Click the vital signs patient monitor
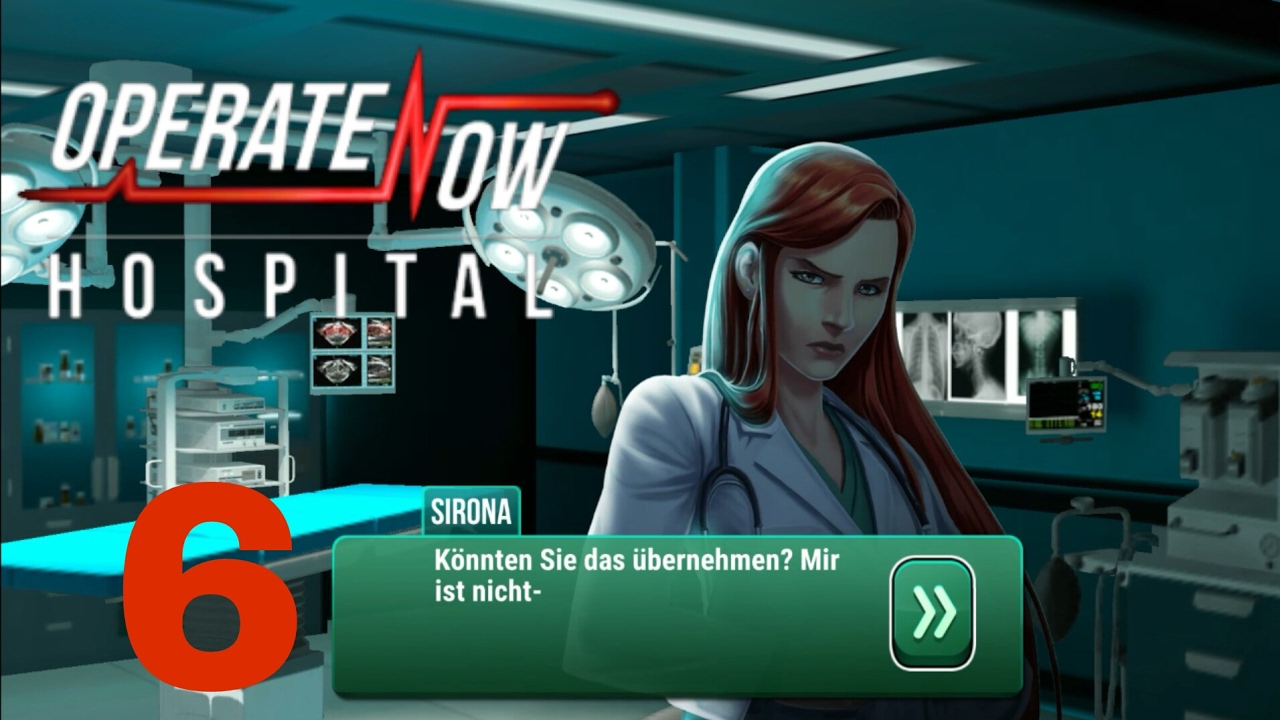This screenshot has width=1280, height=720. [1067, 405]
